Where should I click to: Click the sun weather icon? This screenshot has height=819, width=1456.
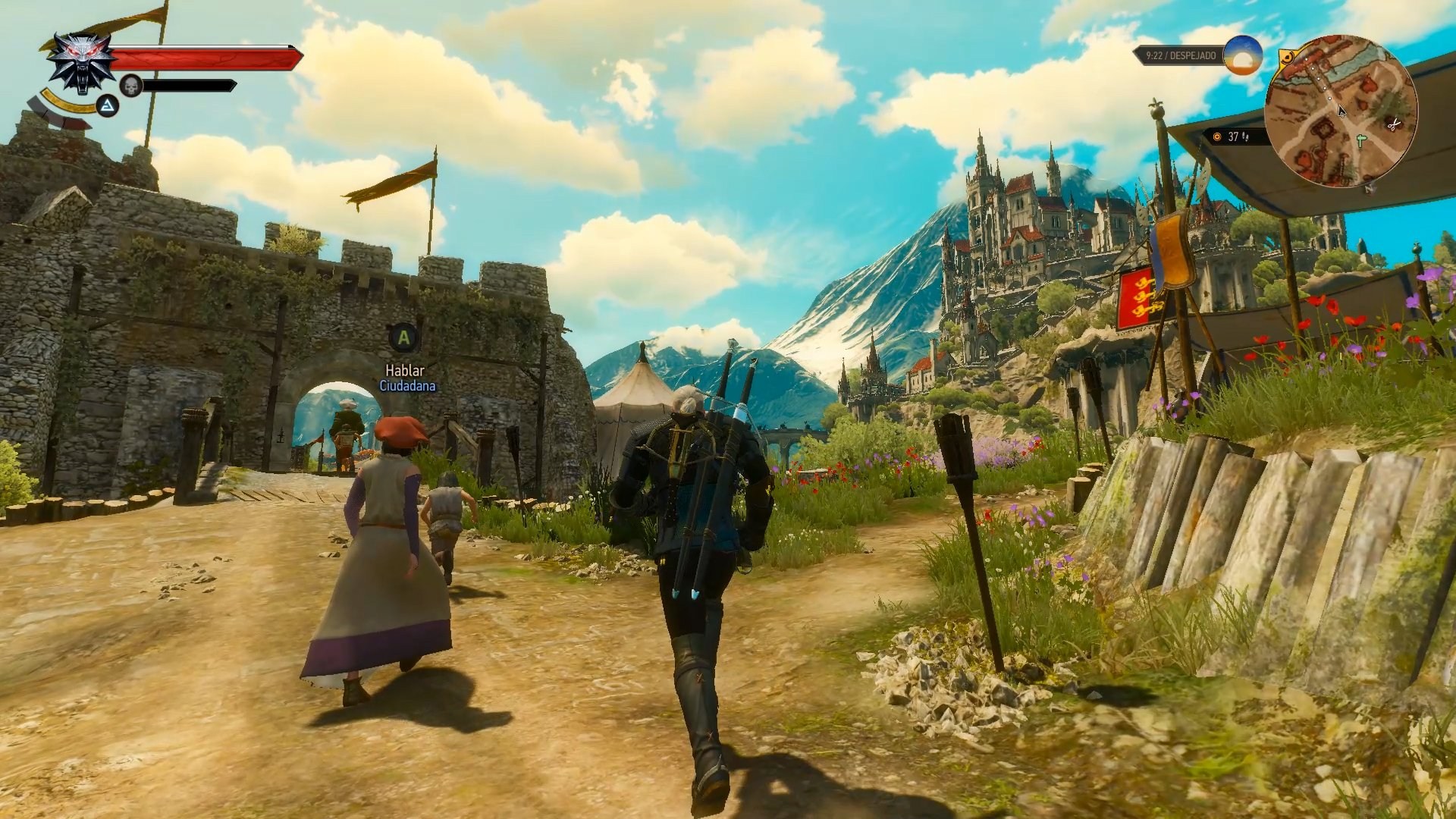point(1243,56)
